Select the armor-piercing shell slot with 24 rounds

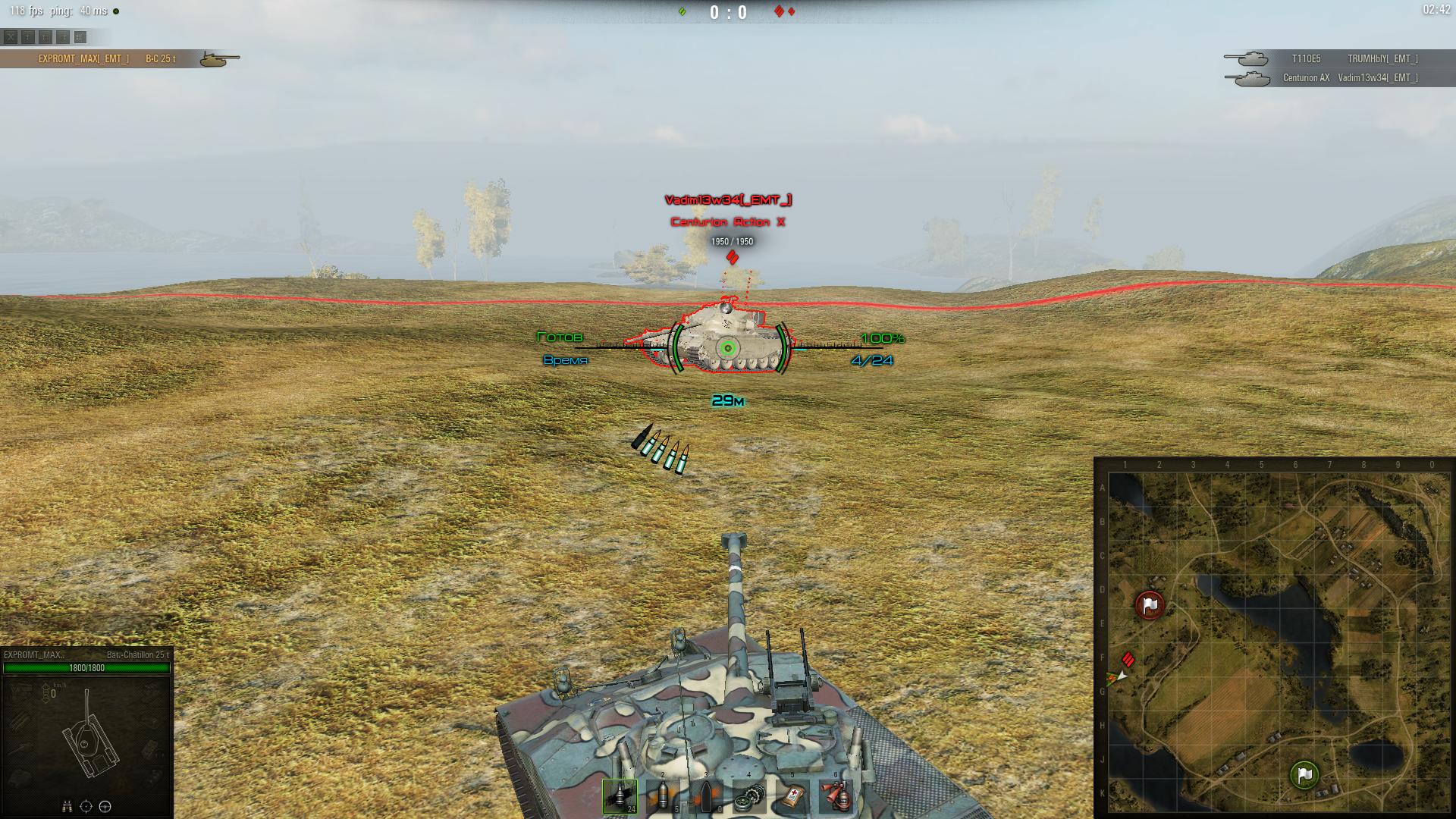tap(620, 796)
